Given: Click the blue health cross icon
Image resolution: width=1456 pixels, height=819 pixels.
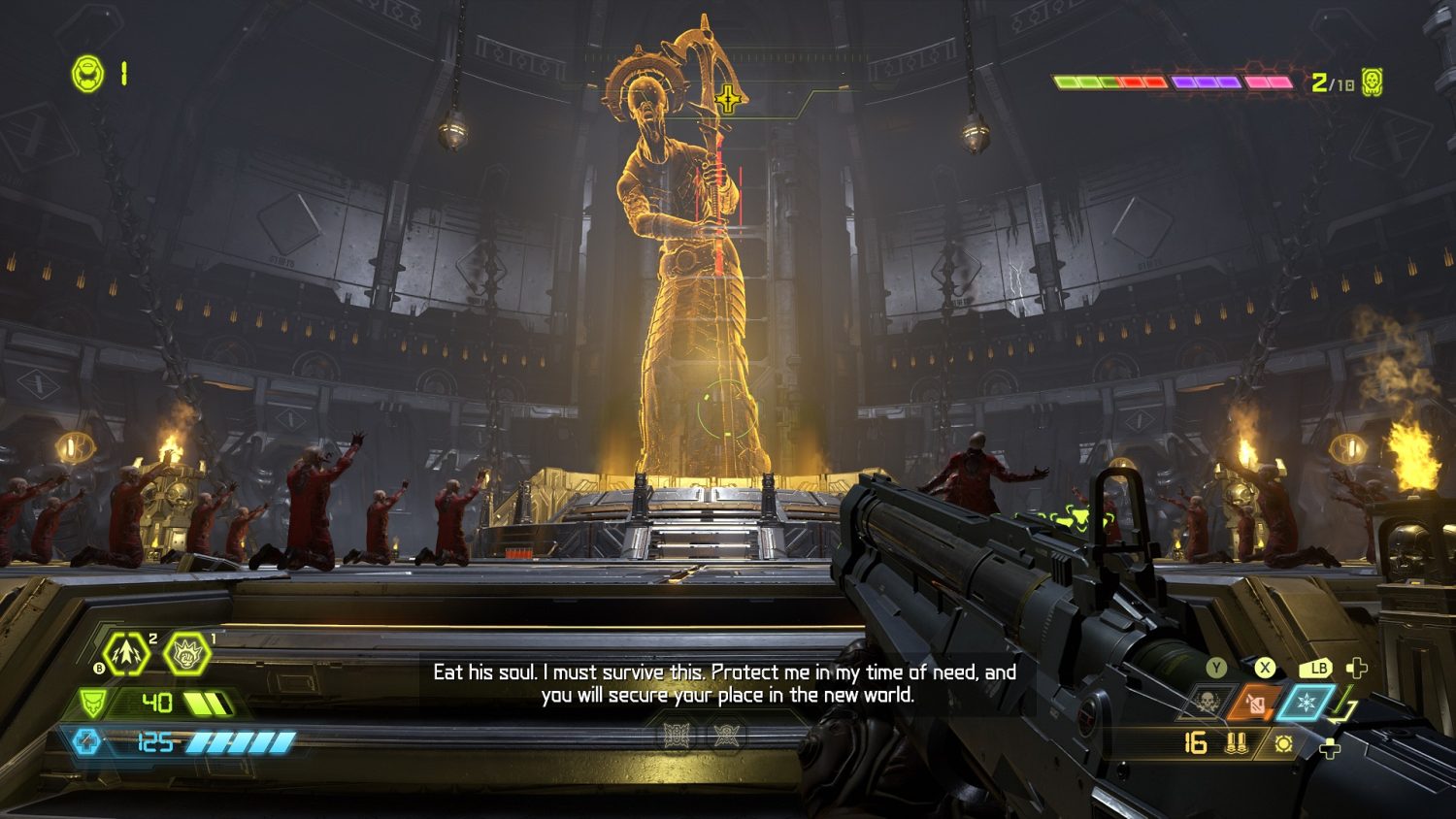Looking at the screenshot, I should click(85, 742).
